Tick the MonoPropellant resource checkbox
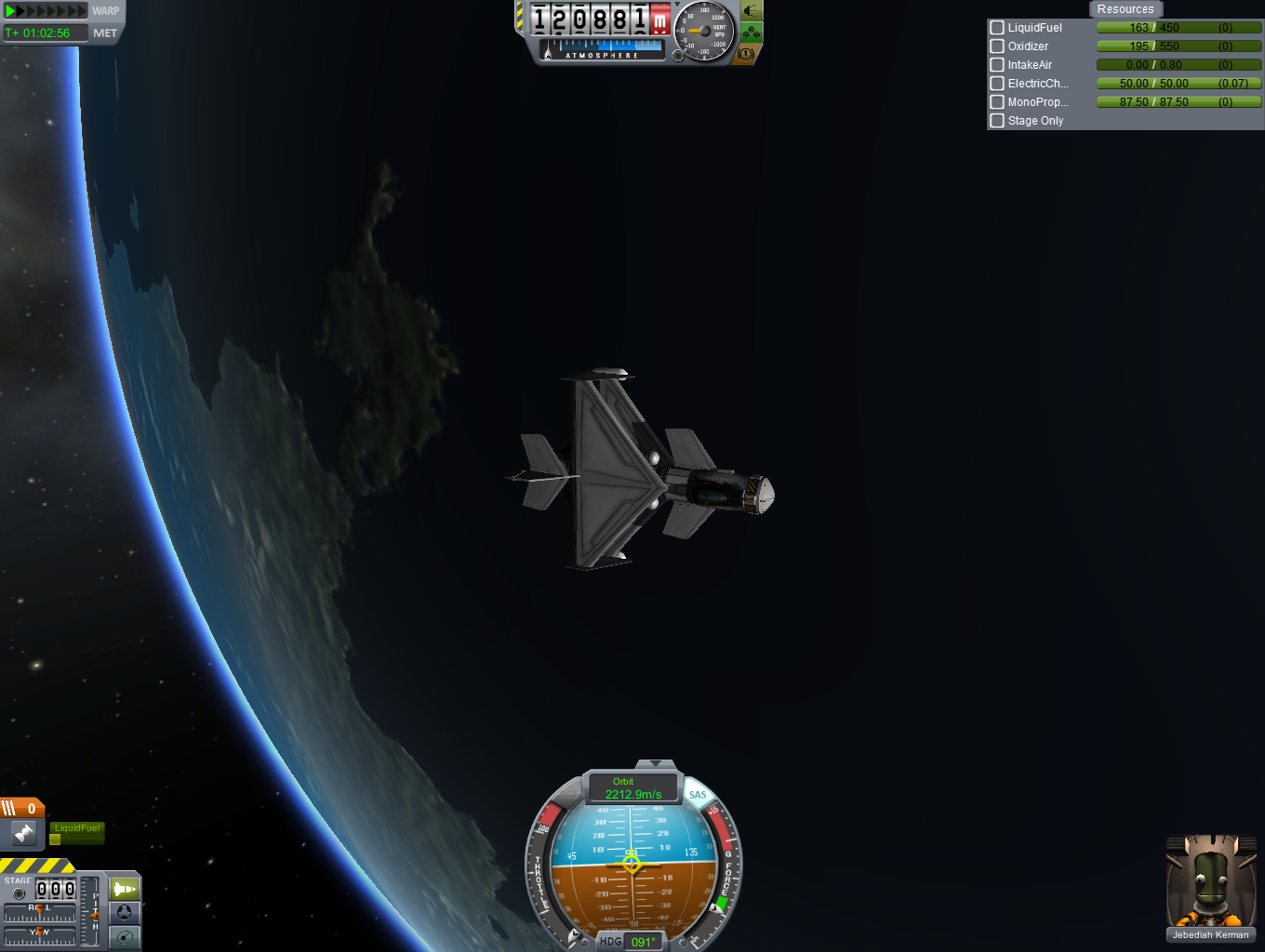 tap(997, 102)
